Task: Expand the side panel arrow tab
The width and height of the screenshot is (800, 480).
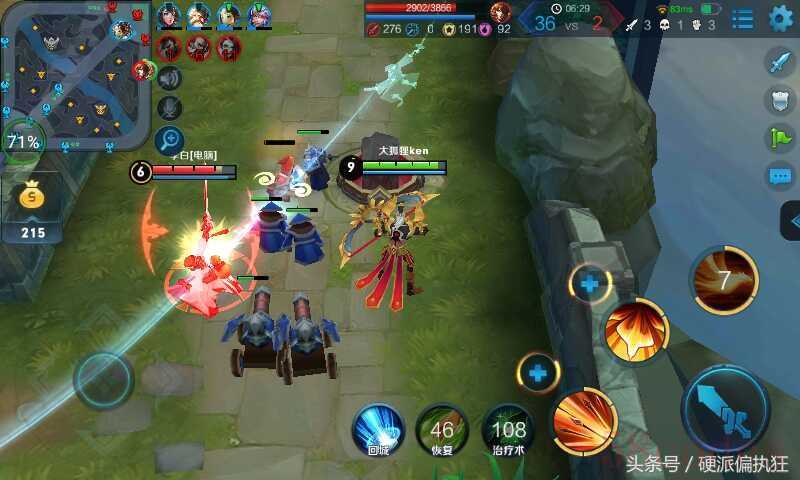Action: (x=792, y=220)
